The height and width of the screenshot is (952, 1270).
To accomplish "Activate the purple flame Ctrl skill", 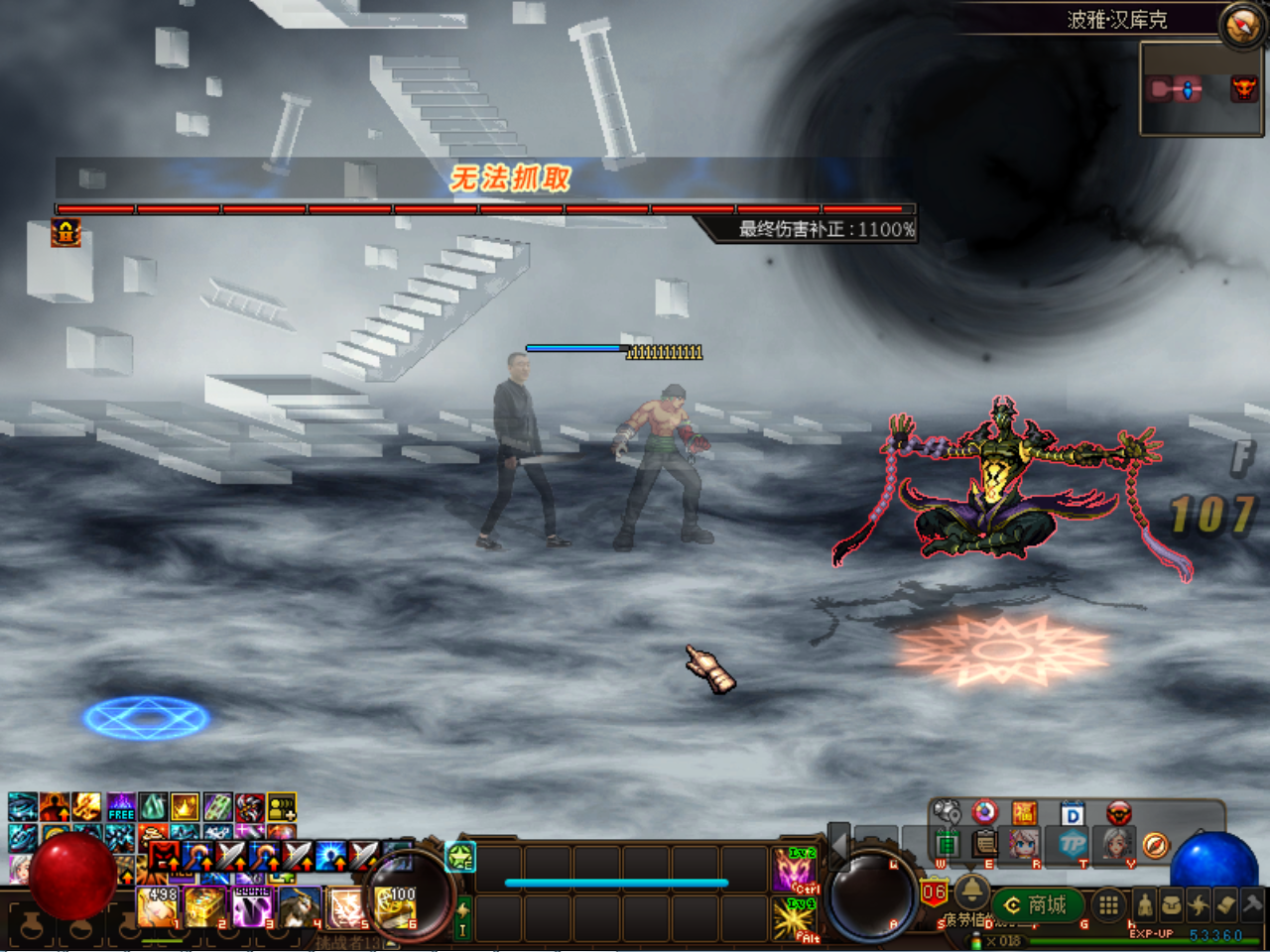I will (x=794, y=870).
